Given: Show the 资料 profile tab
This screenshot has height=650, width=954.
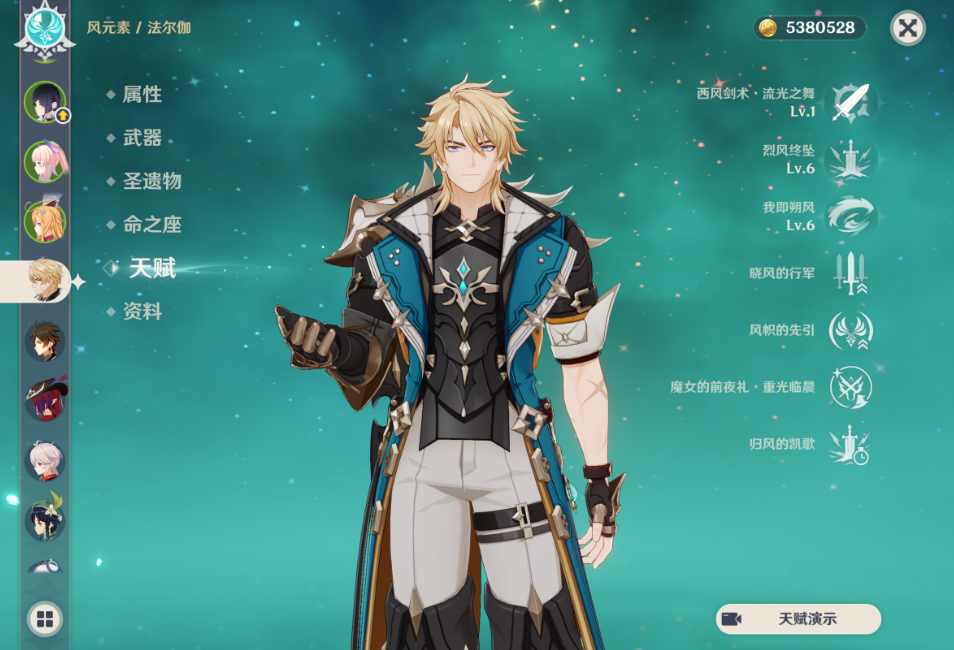Looking at the screenshot, I should [141, 312].
